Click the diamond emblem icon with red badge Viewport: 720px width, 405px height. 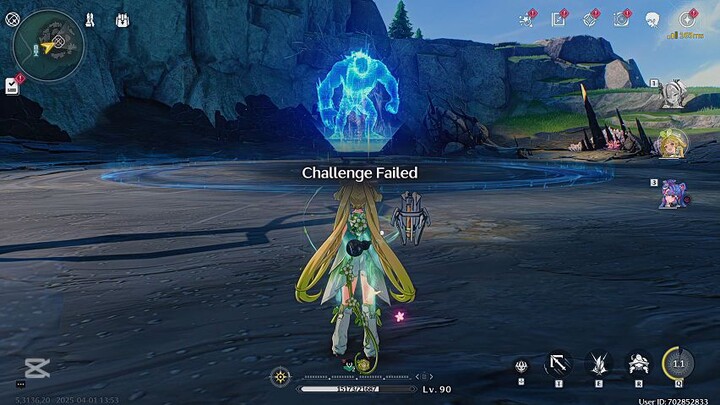[590, 19]
